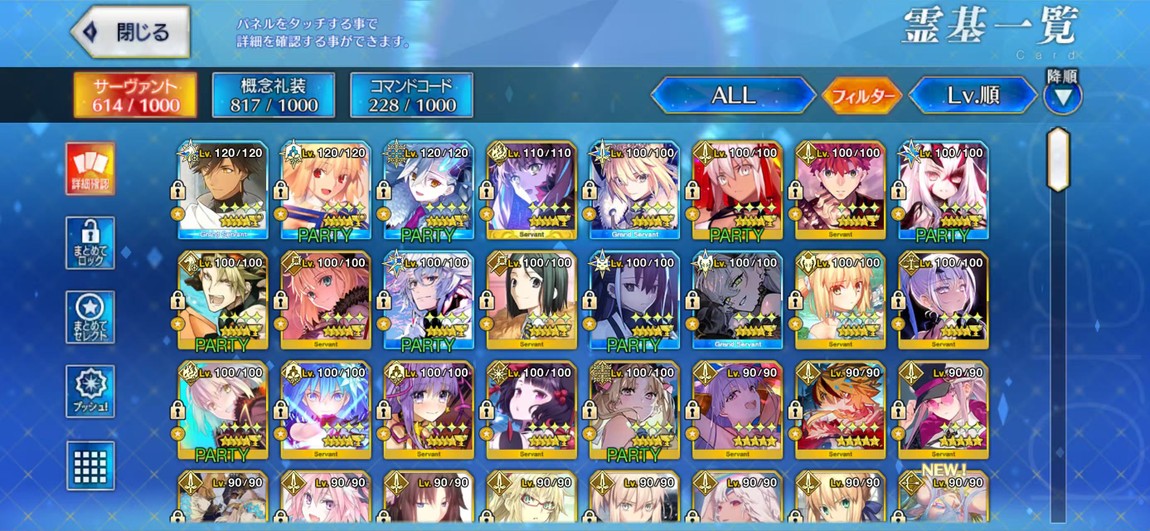Viewport: 1150px width, 531px height.
Task: Open the プッシュ! push button
Action: [90, 391]
